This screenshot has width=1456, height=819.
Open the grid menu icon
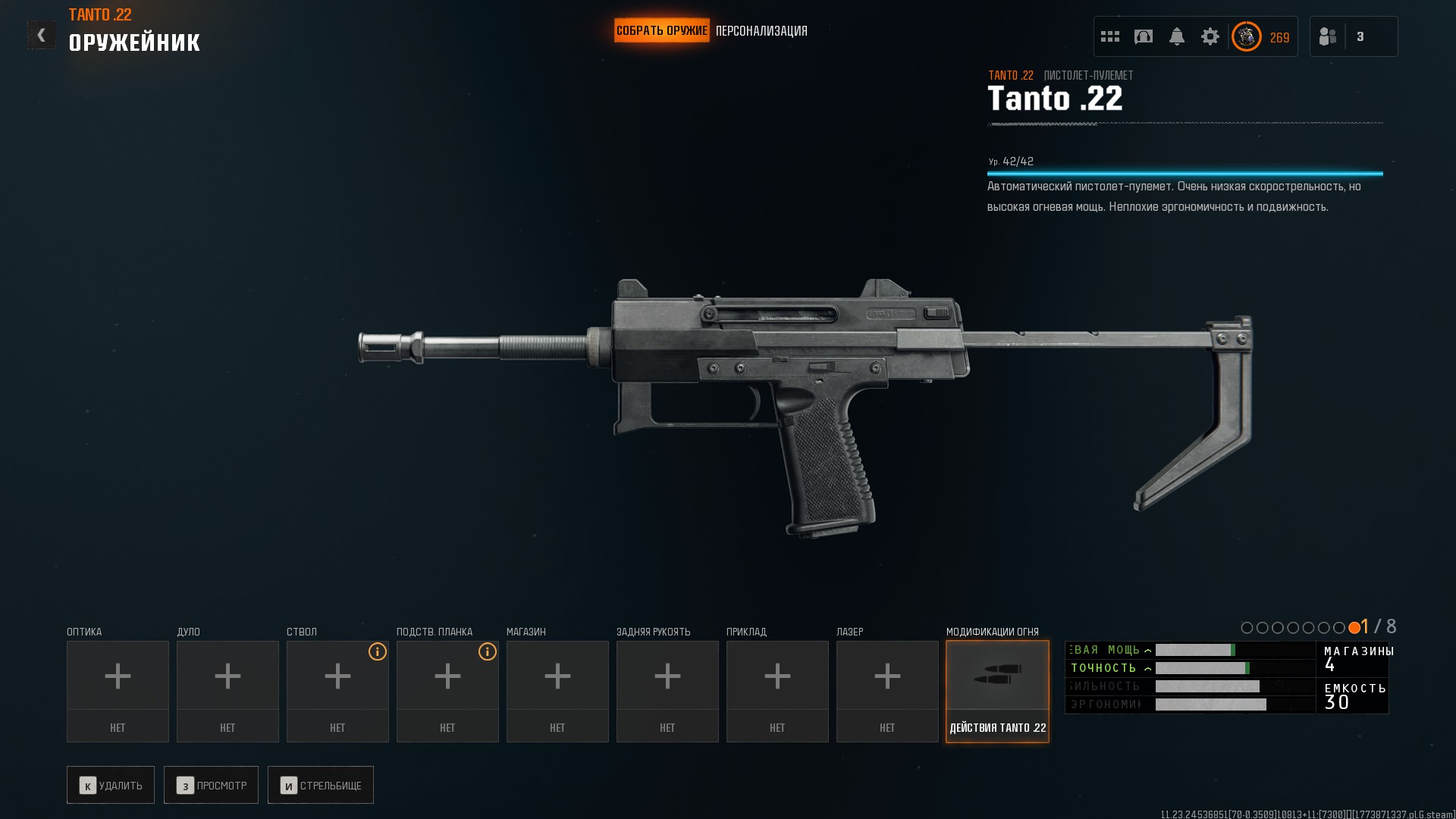(1110, 36)
